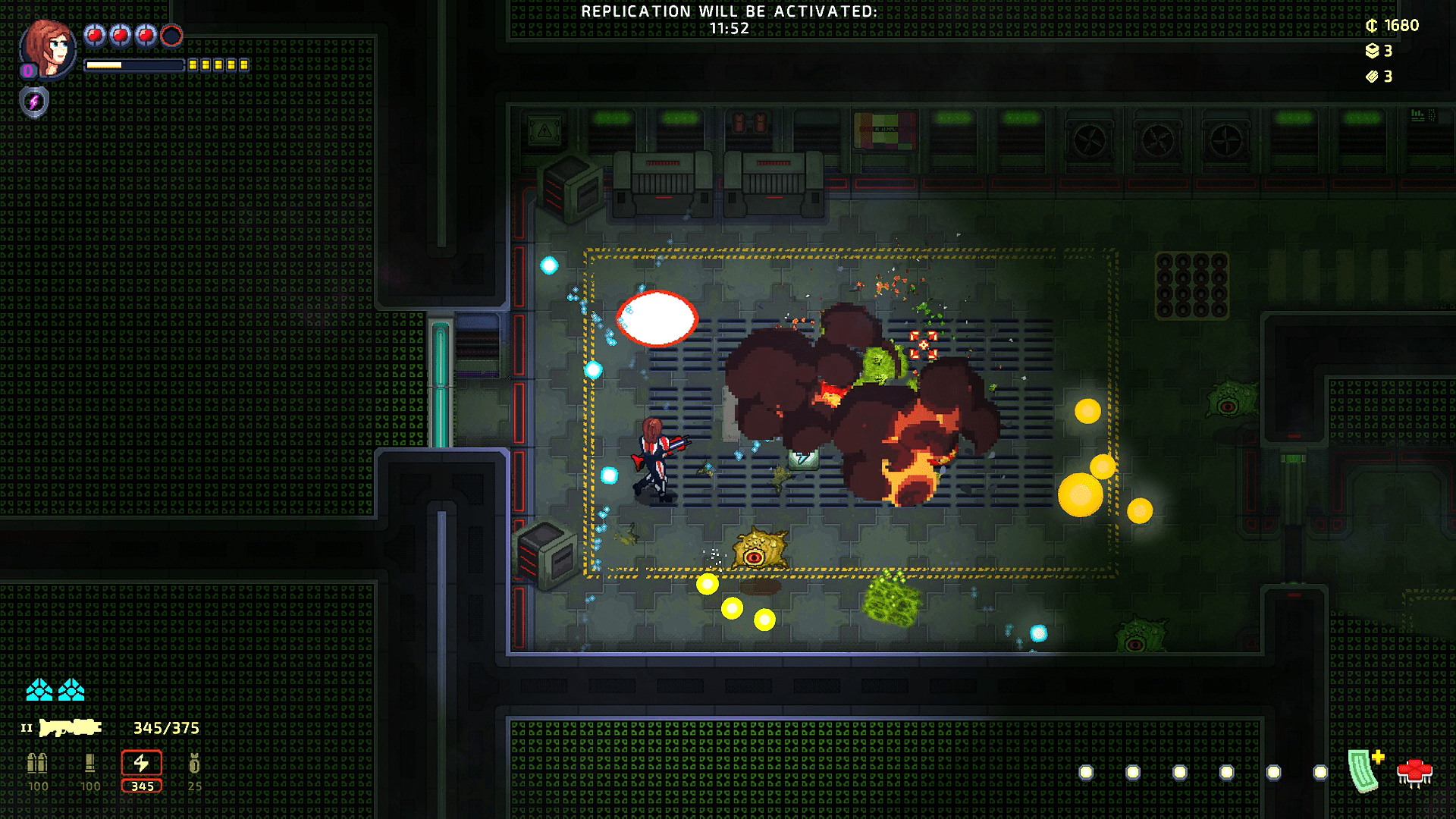Use the red cross medkit item

pos(1414,773)
